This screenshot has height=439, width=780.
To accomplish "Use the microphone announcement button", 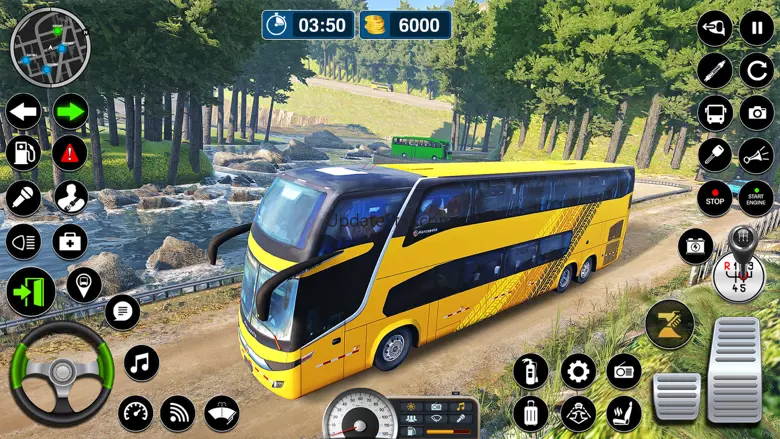I will [x=23, y=197].
